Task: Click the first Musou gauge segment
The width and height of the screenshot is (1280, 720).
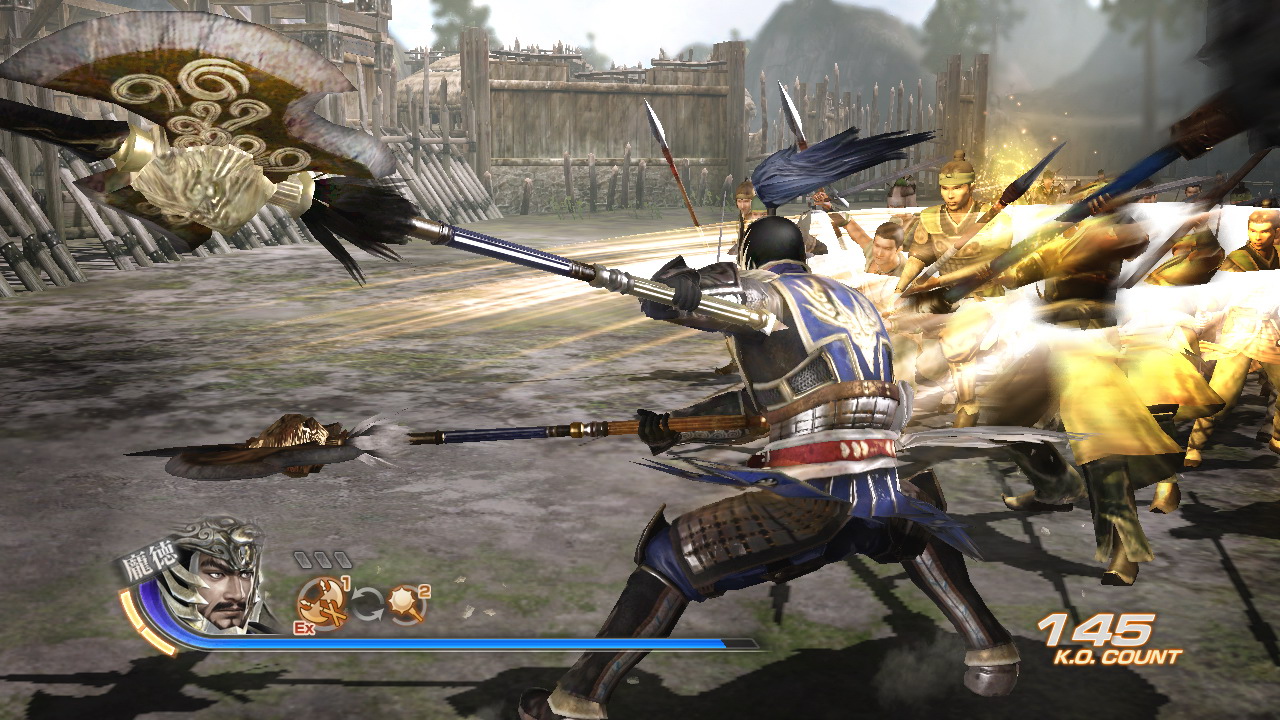Action: tap(305, 559)
